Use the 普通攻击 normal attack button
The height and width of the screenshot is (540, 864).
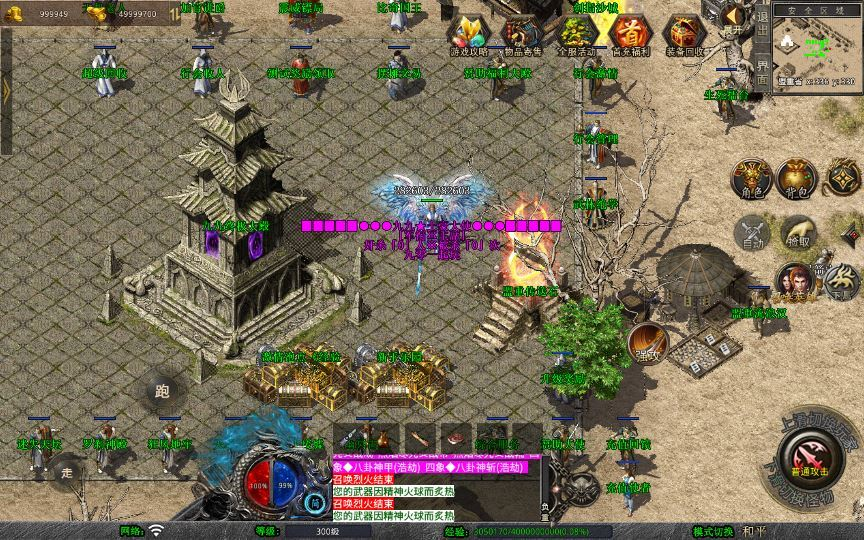[x=809, y=460]
